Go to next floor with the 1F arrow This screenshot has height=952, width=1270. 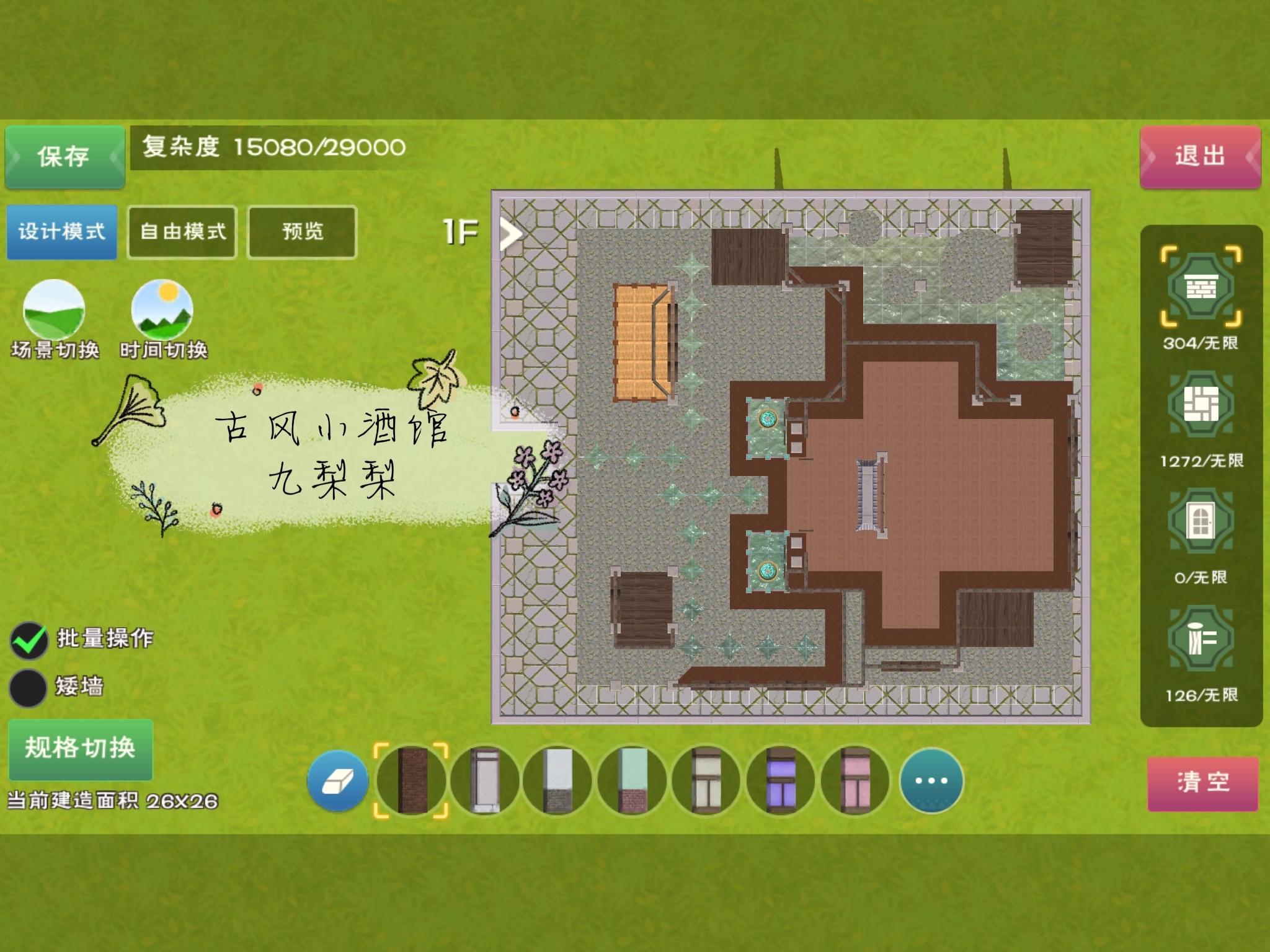point(511,234)
